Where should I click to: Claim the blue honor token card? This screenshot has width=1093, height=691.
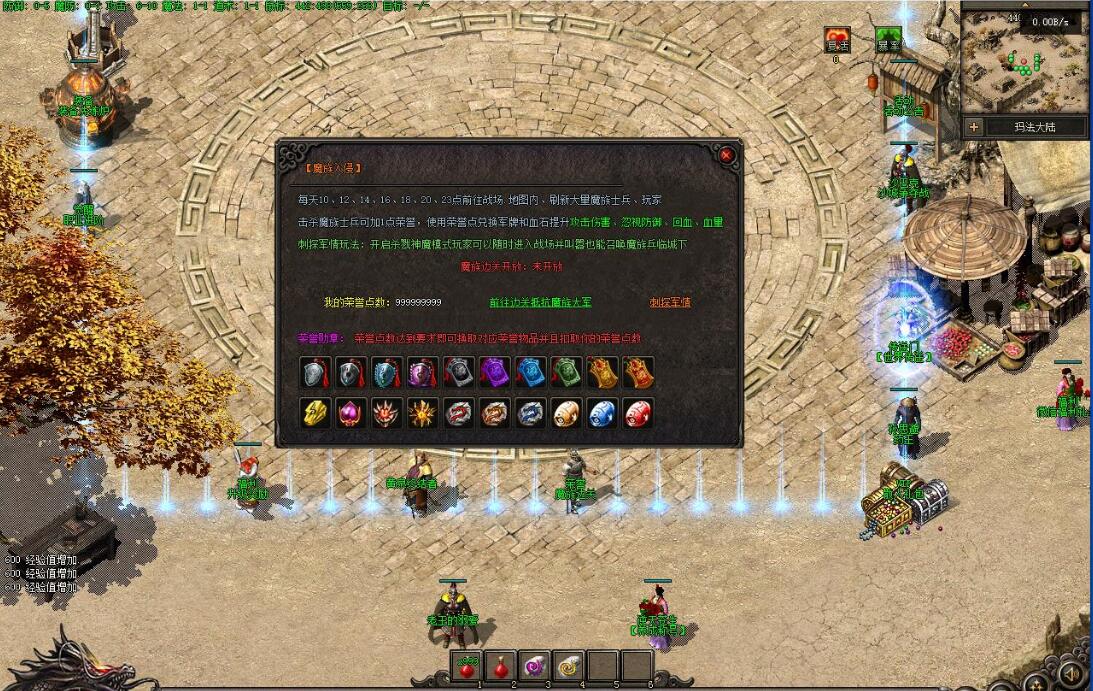tap(530, 373)
